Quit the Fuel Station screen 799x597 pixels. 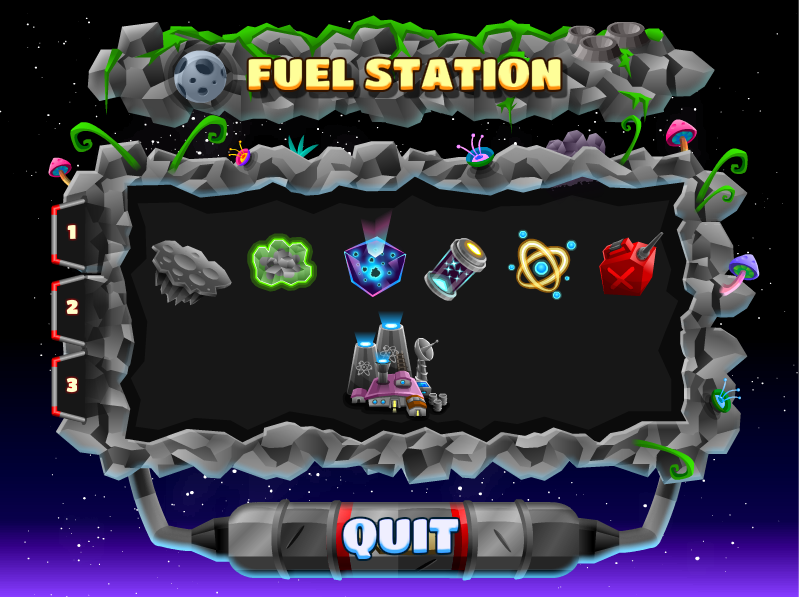click(400, 537)
